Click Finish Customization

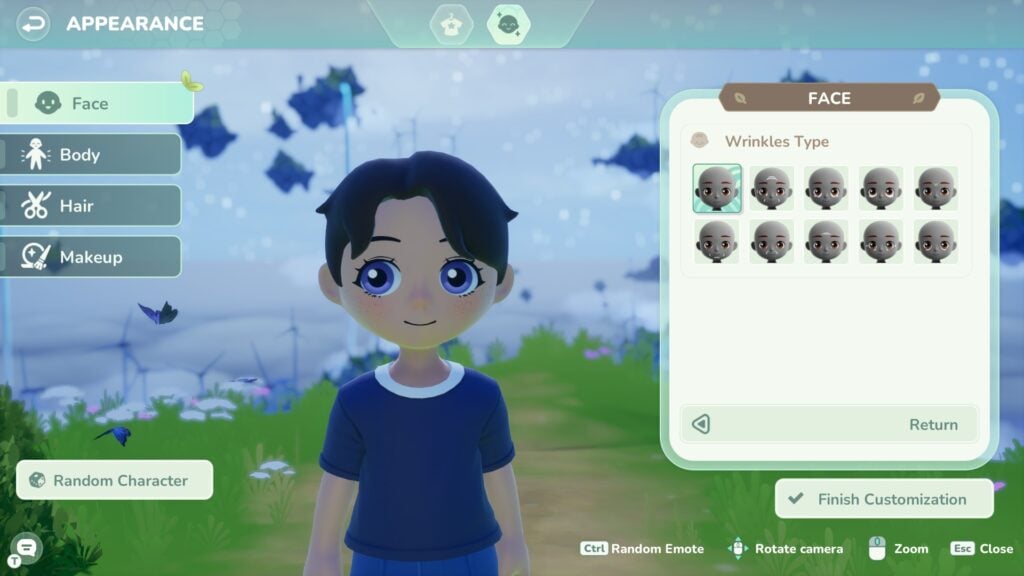884,499
